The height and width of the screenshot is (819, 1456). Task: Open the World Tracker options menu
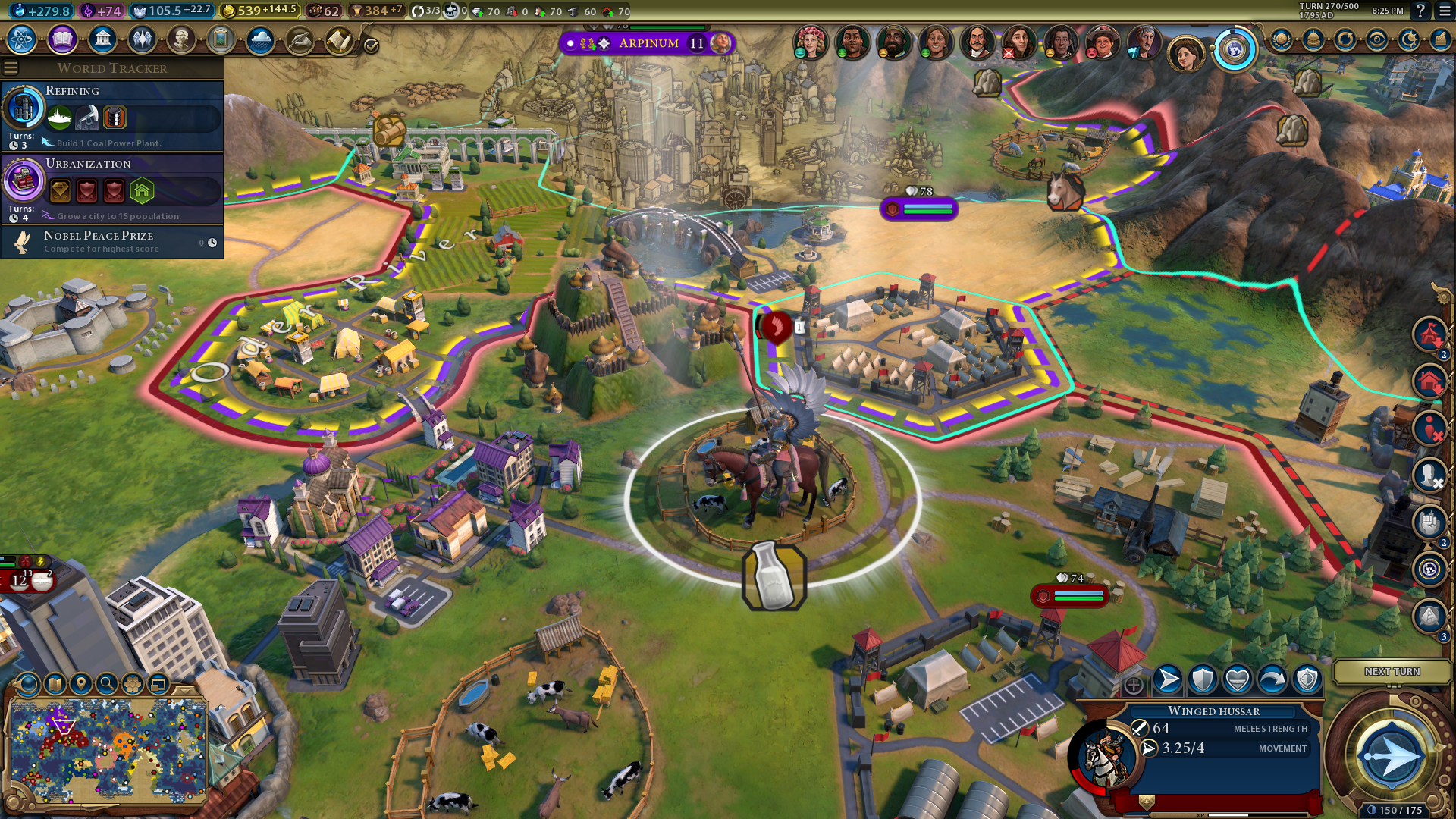coord(11,68)
